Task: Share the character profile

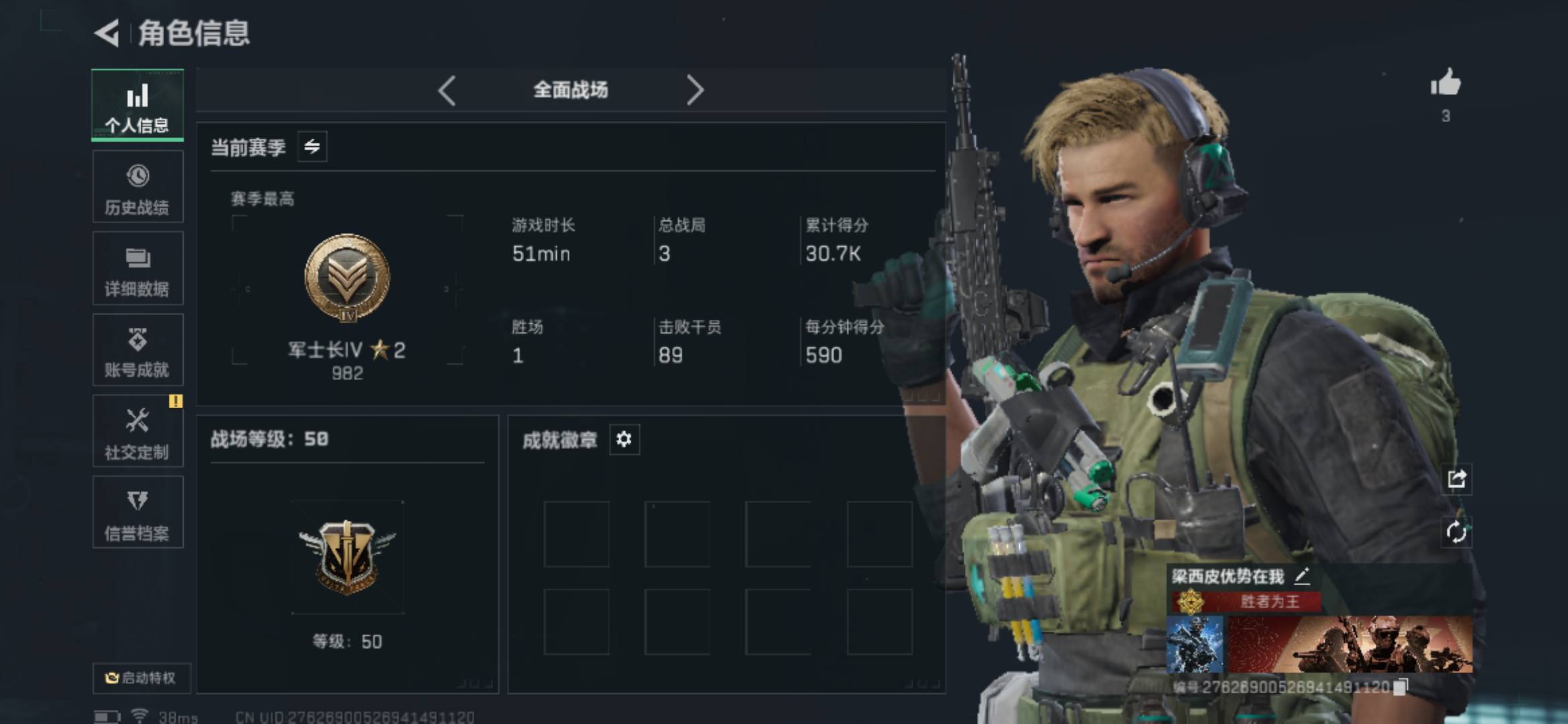Action: pyautogui.click(x=1457, y=479)
